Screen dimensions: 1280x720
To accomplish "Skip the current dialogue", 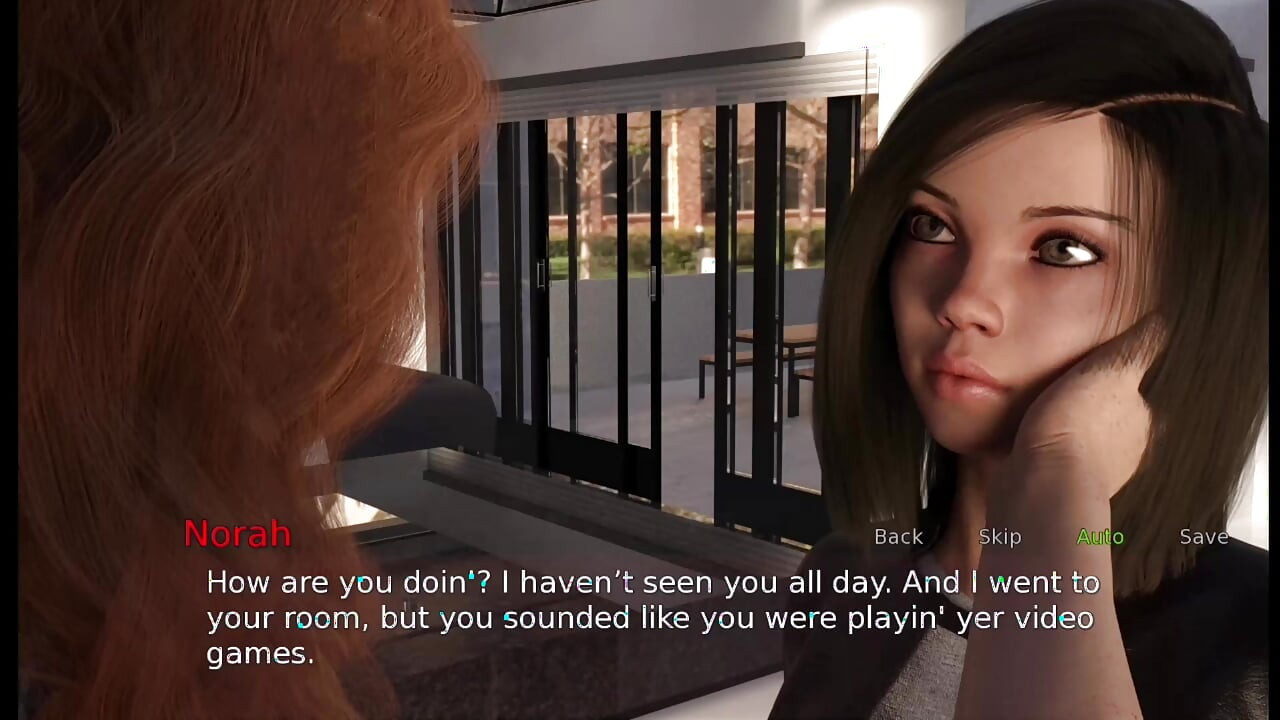I will tap(999, 537).
